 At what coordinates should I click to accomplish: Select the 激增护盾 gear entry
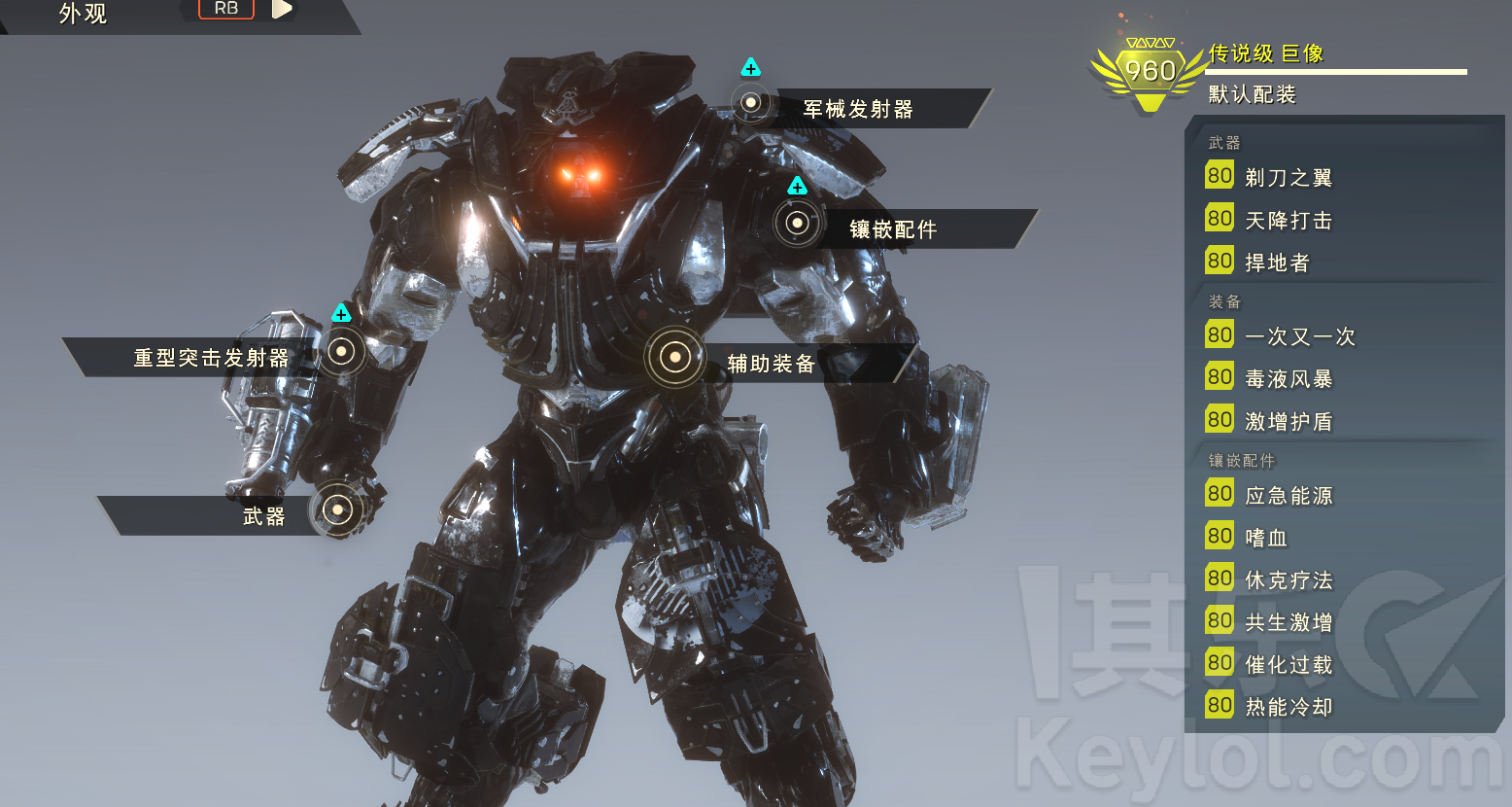pos(1289,422)
